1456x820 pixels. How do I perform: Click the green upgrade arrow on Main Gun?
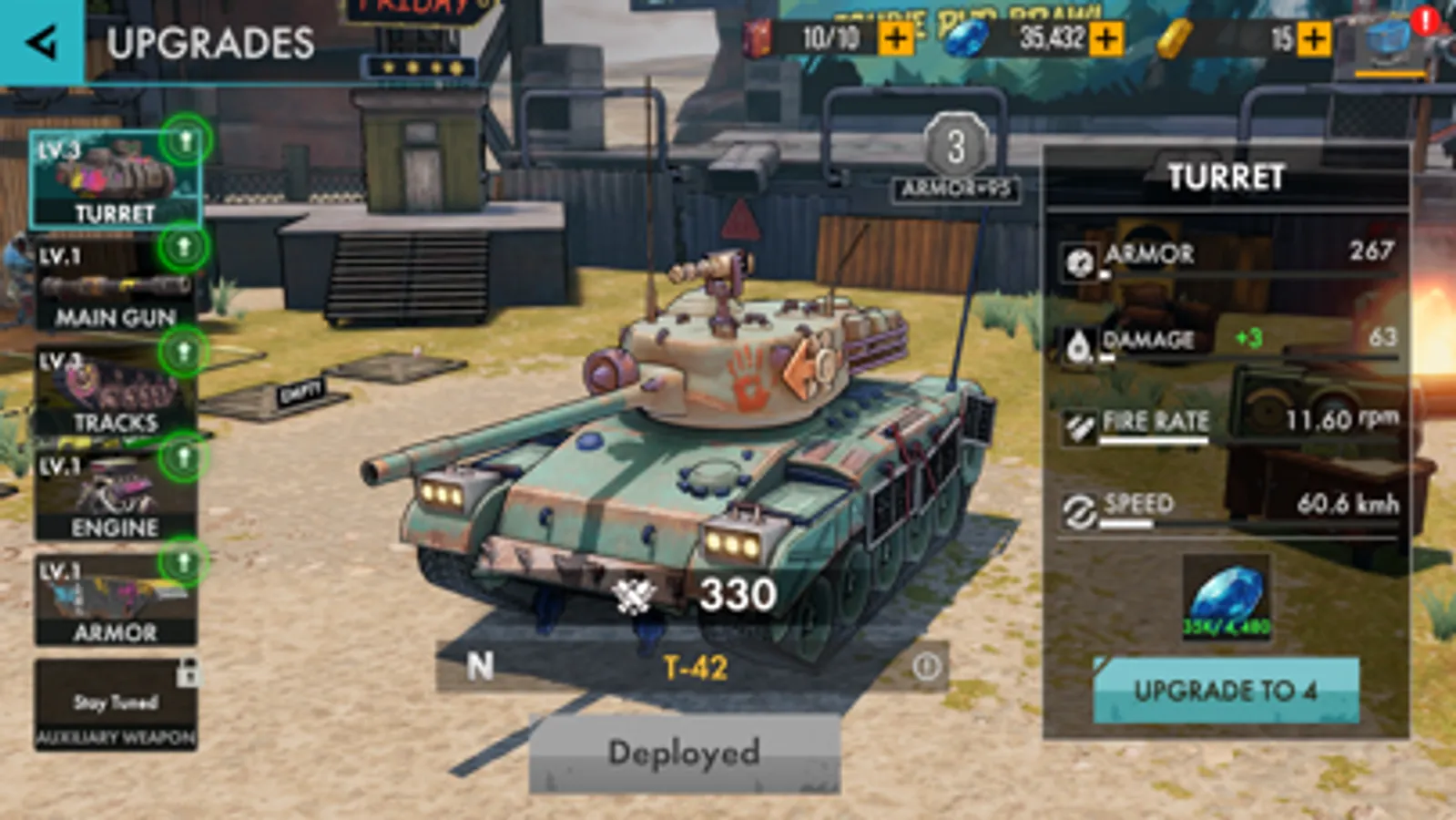(186, 246)
